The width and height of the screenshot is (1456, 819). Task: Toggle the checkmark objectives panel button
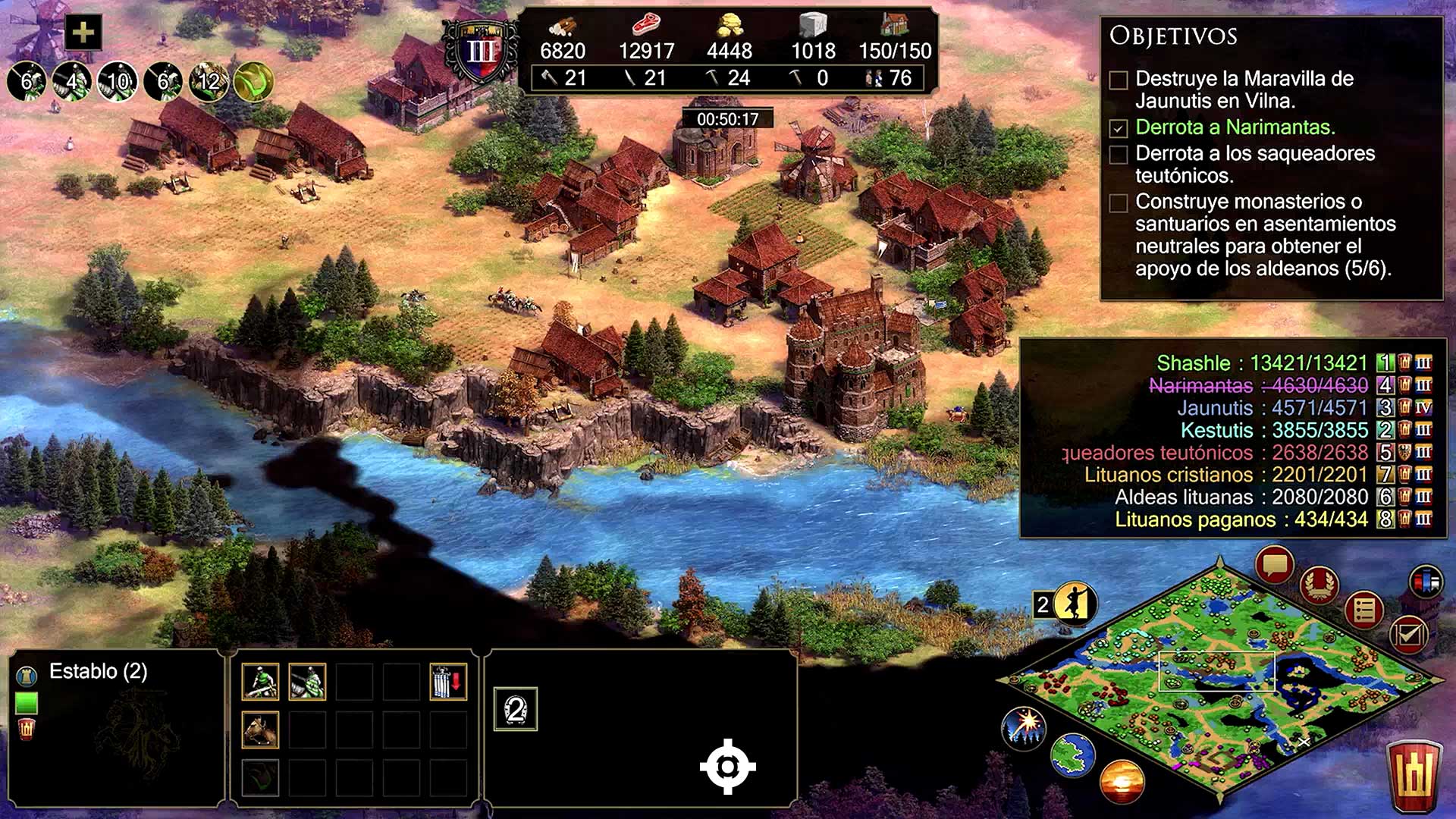[1408, 634]
